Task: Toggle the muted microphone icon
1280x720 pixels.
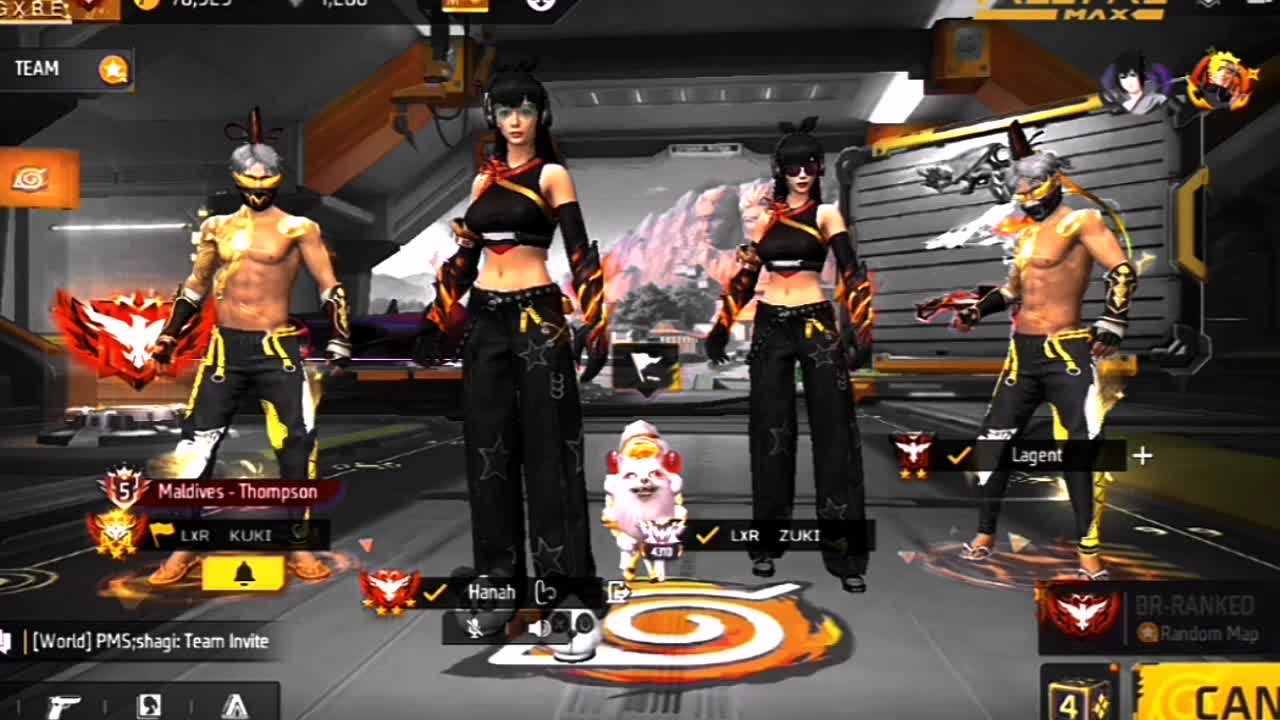Action: coord(476,627)
